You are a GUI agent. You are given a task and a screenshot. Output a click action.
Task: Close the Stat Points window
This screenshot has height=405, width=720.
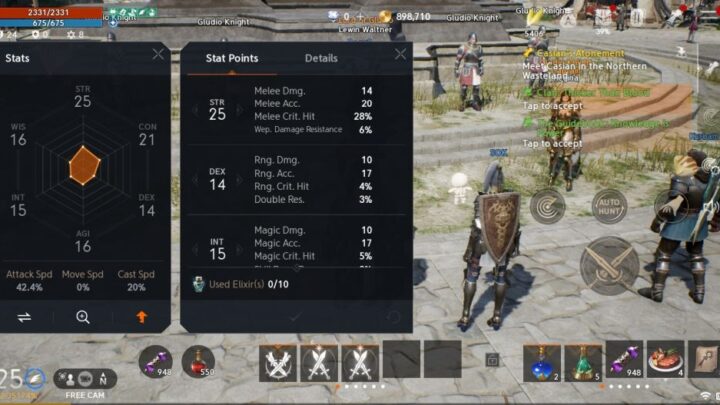point(401,55)
